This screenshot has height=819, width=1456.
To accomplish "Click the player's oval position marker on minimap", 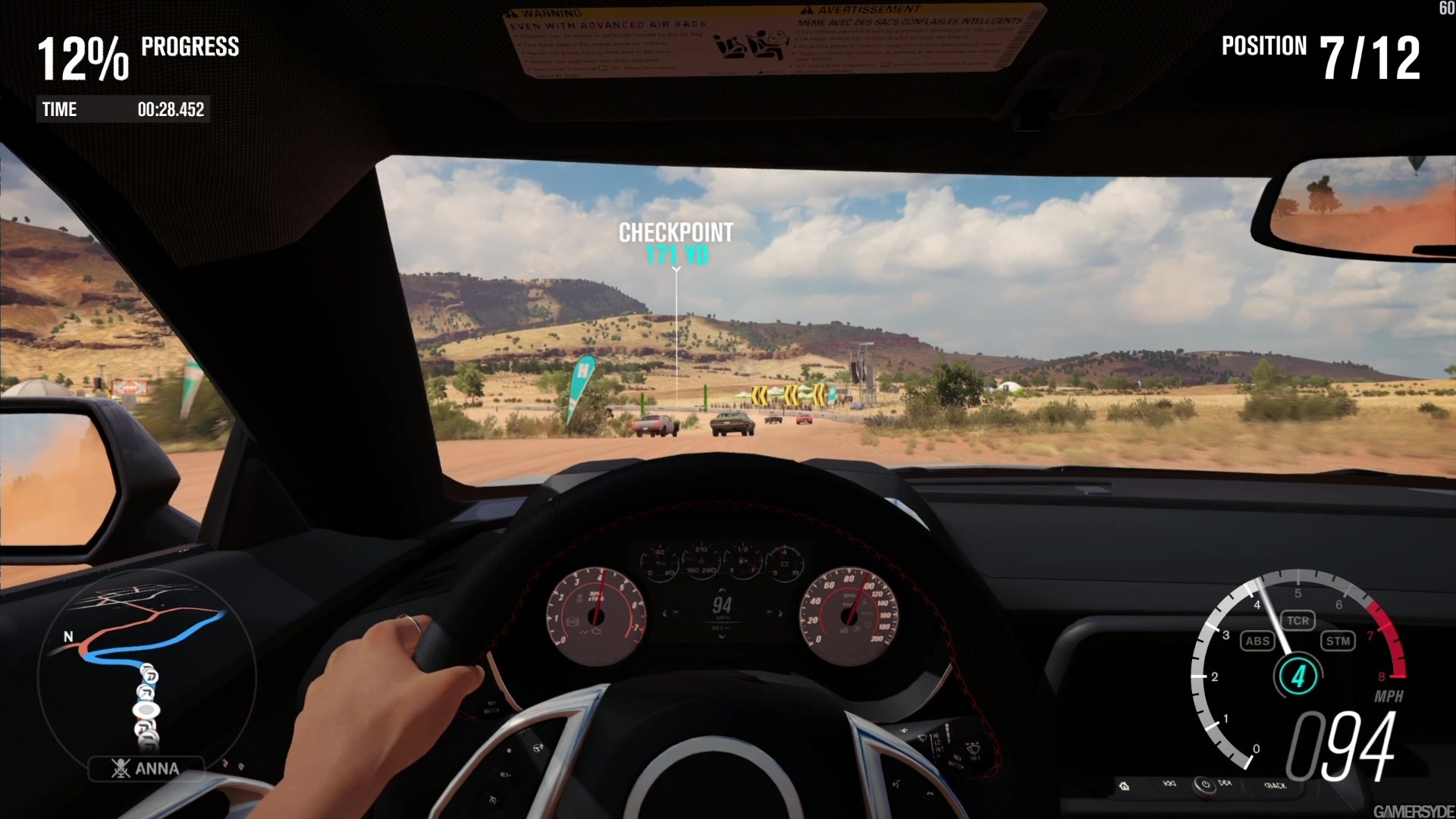I will tap(146, 709).
